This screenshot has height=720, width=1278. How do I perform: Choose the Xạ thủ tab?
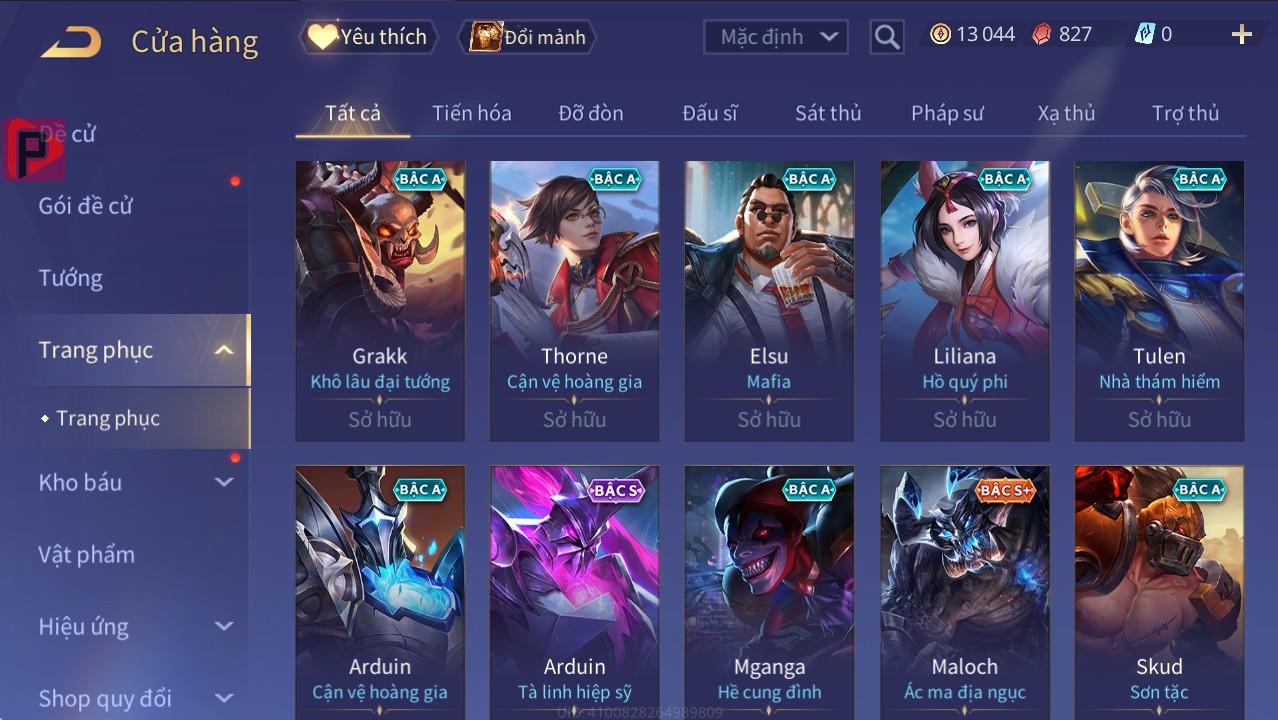(x=1066, y=113)
